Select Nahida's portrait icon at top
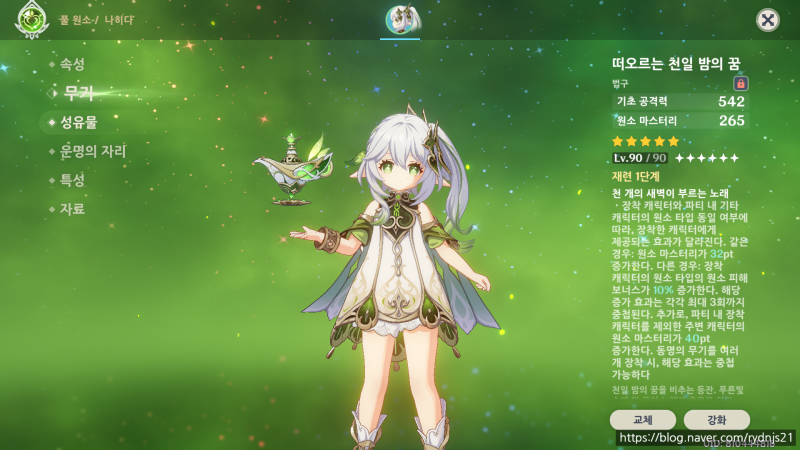The image size is (800, 450). click(x=400, y=19)
